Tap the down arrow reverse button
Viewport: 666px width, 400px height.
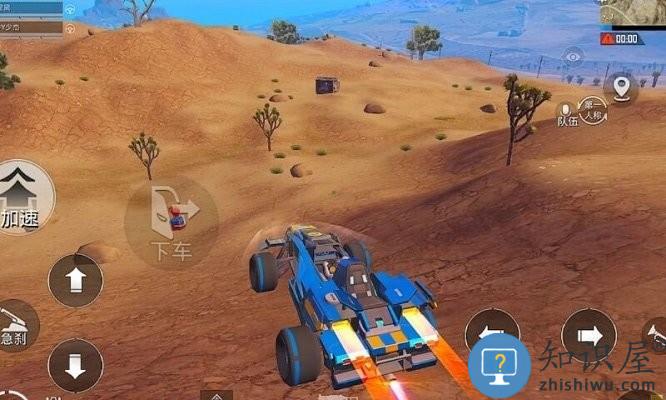point(76,365)
